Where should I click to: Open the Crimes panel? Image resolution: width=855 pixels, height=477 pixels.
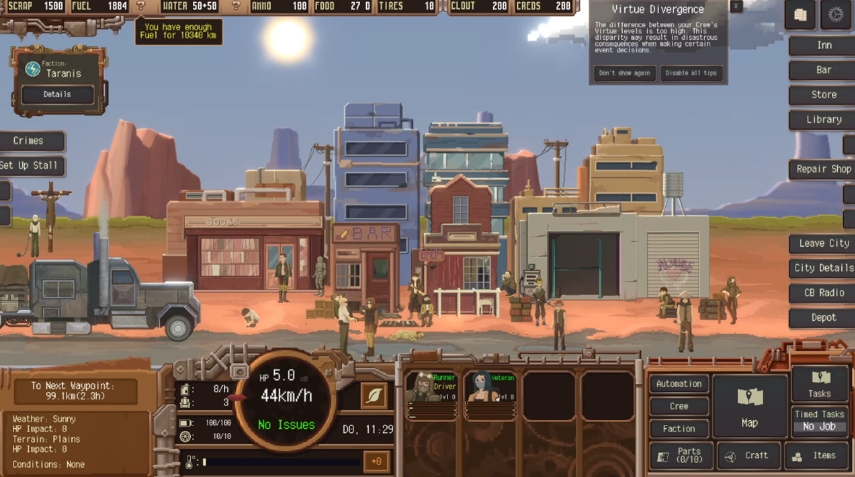point(30,142)
